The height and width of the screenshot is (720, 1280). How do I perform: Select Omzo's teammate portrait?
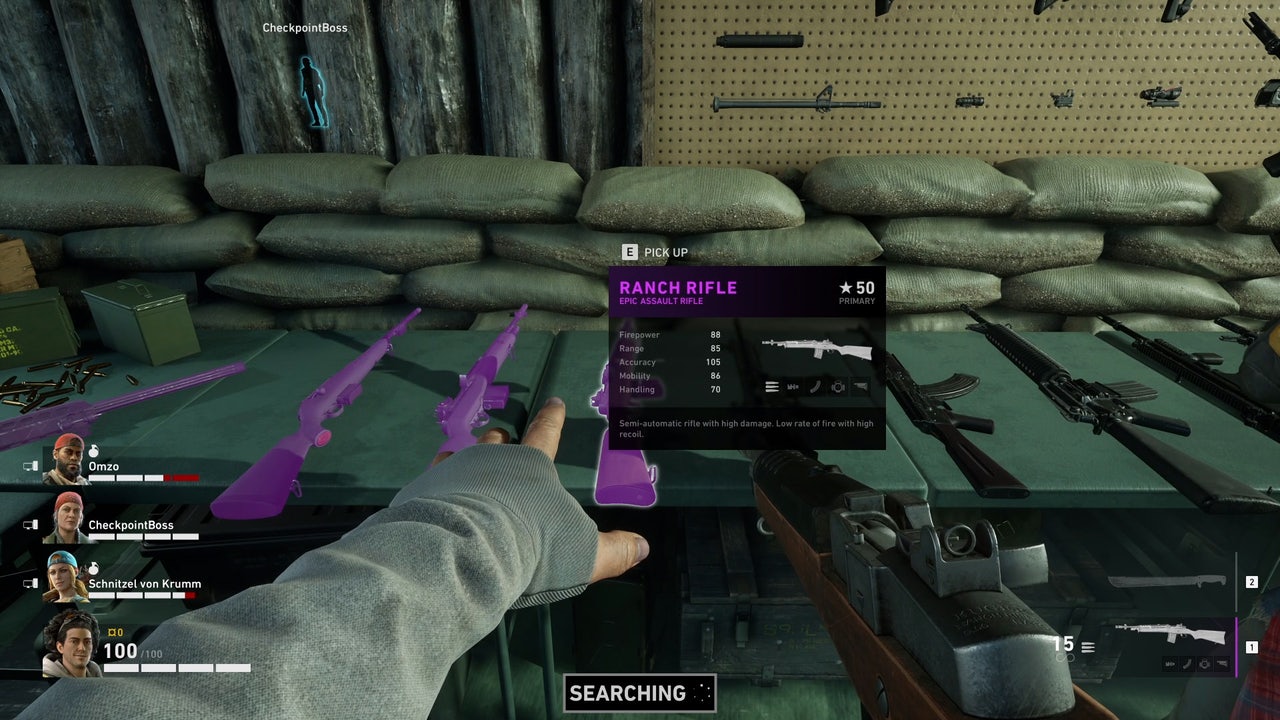coord(68,460)
